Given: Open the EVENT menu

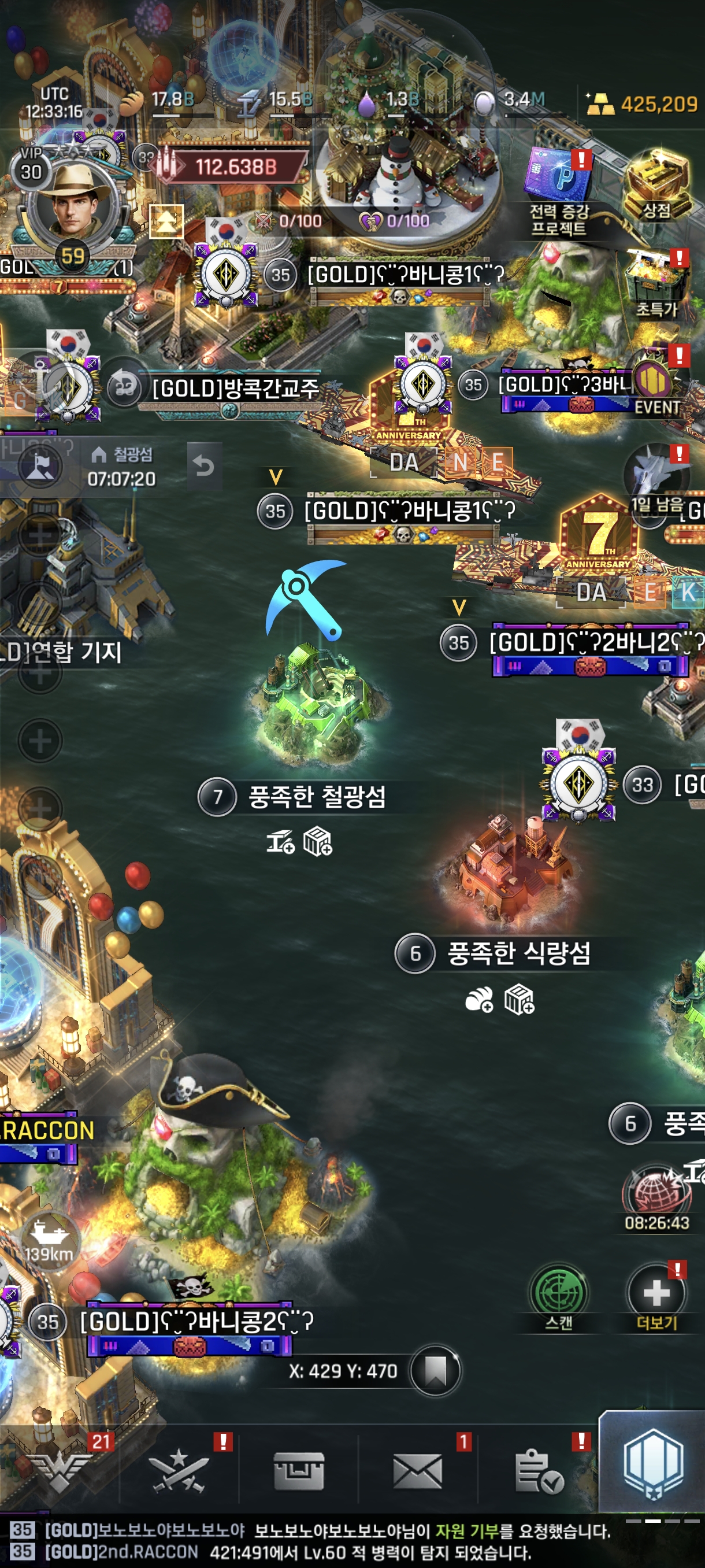Looking at the screenshot, I should pos(657,387).
